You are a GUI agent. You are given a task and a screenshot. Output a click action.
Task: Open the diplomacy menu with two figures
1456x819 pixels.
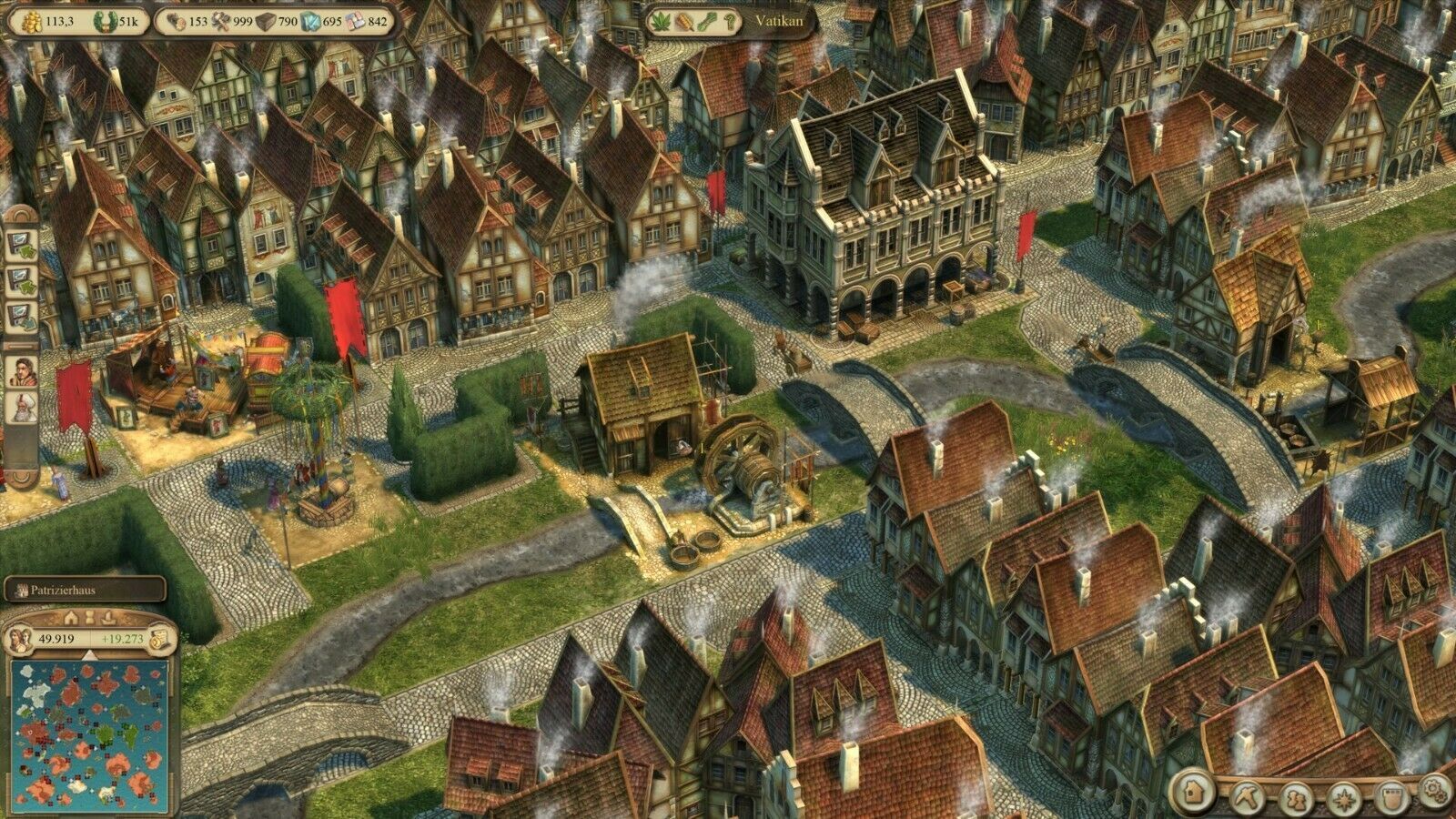tap(1295, 797)
